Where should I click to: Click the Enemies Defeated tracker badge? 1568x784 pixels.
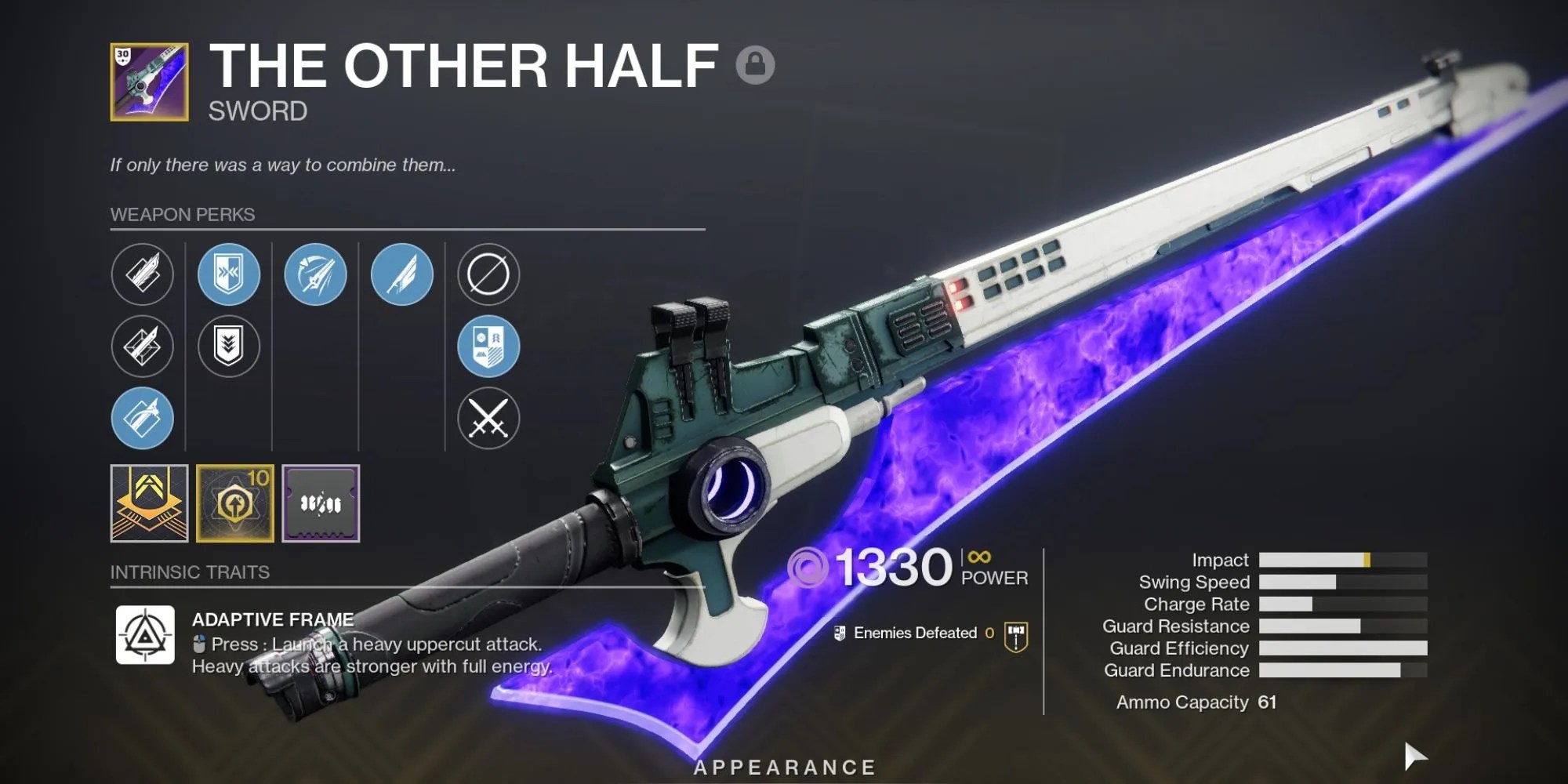point(1016,637)
